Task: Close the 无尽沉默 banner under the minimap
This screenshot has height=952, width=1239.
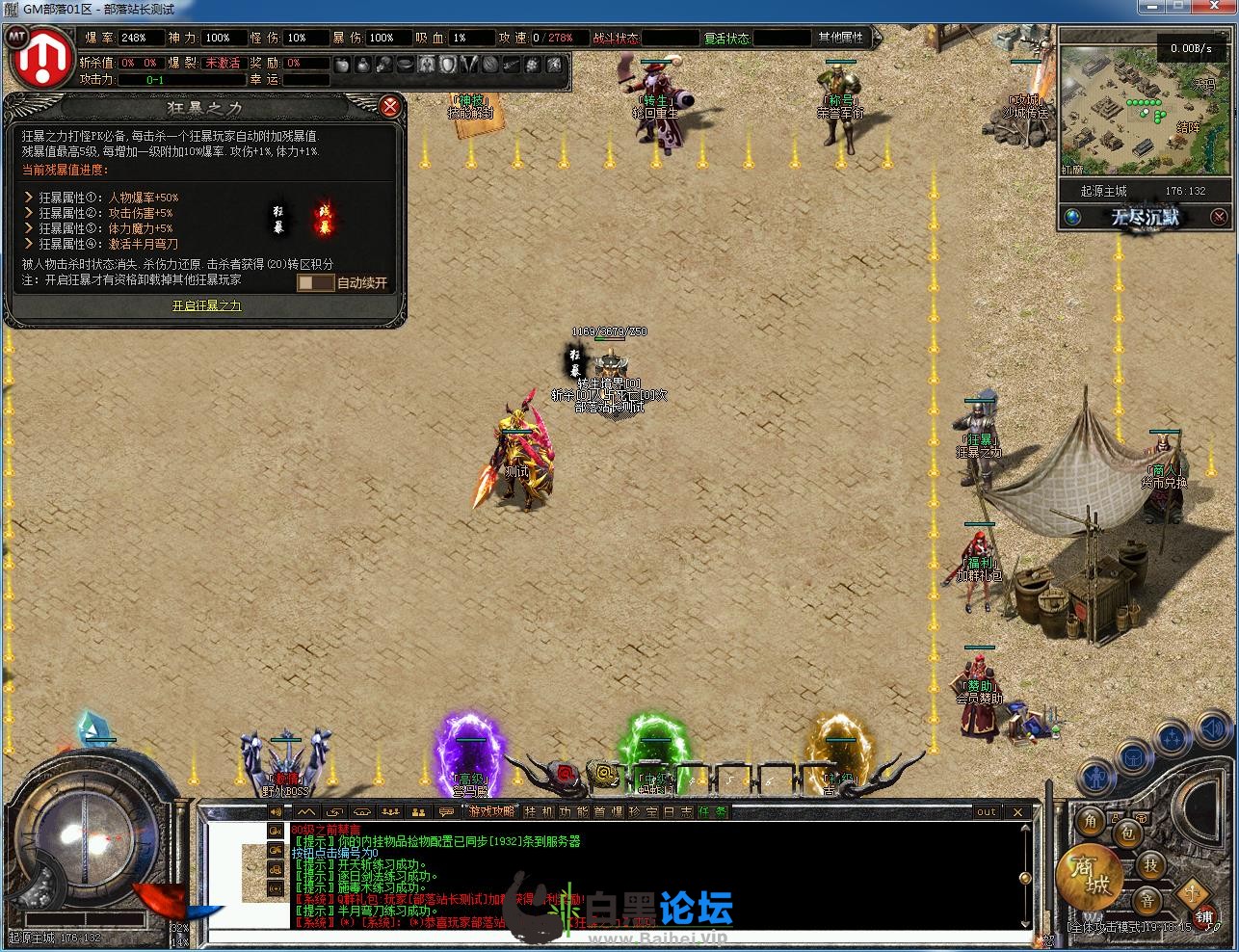Action: click(x=1219, y=217)
